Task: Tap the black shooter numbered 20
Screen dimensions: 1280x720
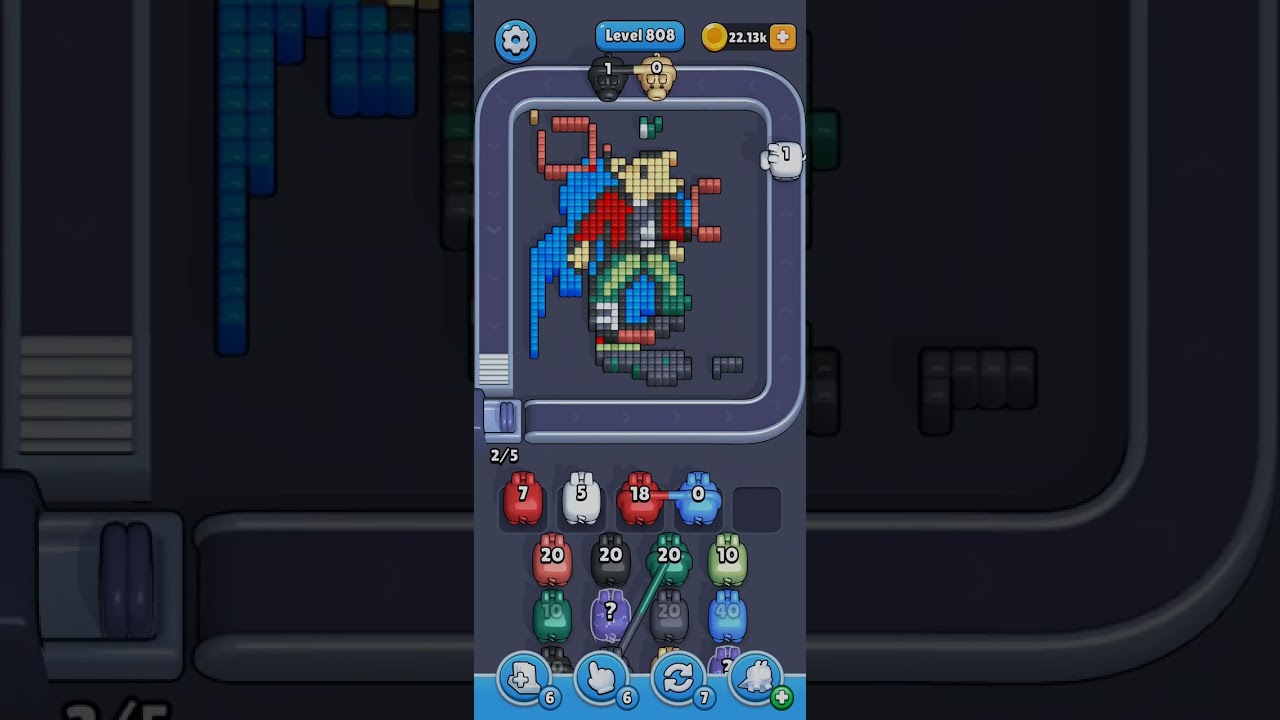Action: pos(610,560)
